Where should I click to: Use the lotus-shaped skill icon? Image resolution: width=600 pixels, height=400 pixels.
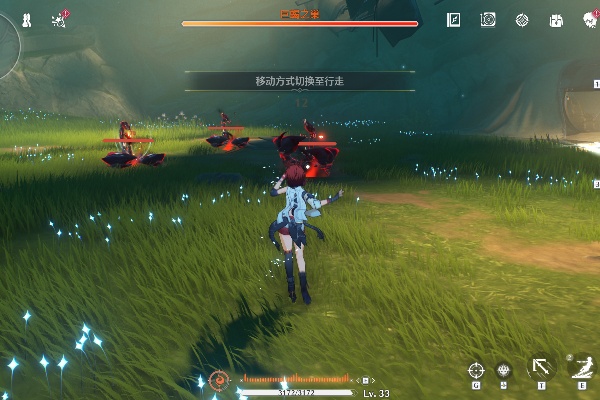click(x=503, y=370)
